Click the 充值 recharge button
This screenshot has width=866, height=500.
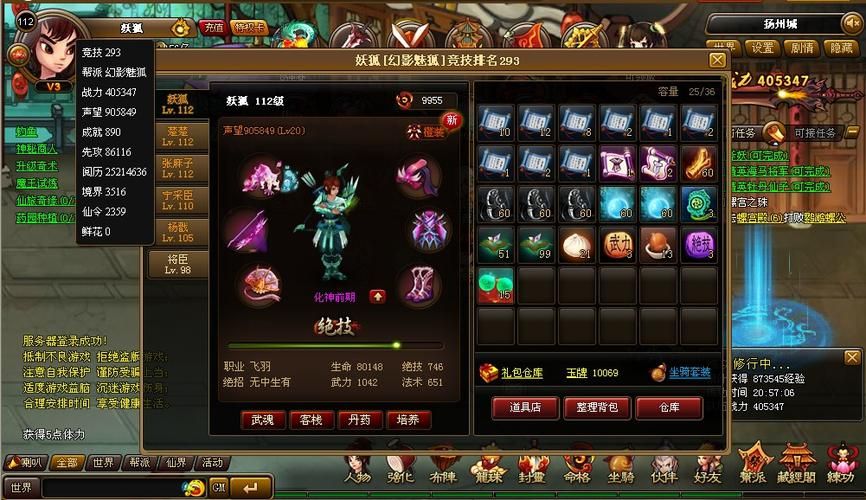[x=212, y=27]
